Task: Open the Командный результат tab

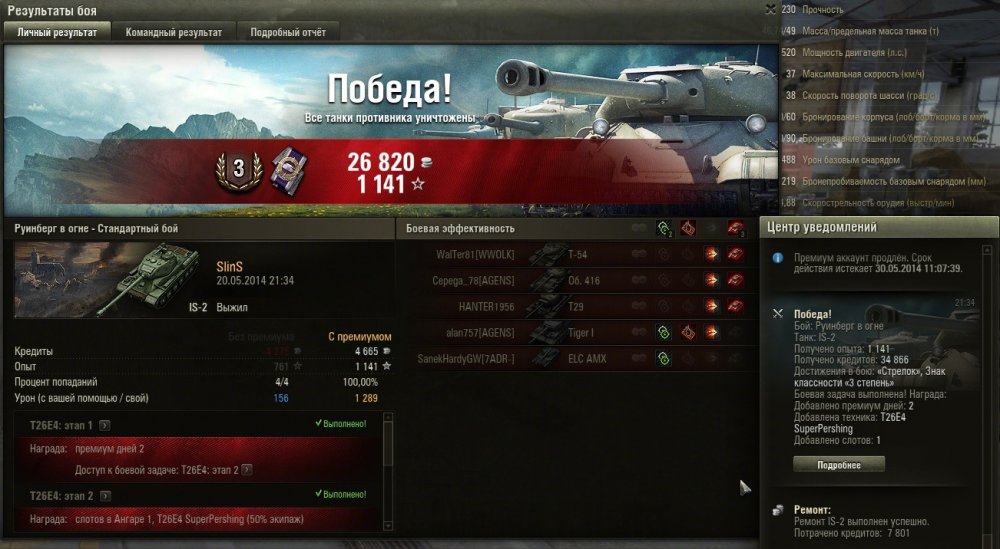Action: point(174,32)
